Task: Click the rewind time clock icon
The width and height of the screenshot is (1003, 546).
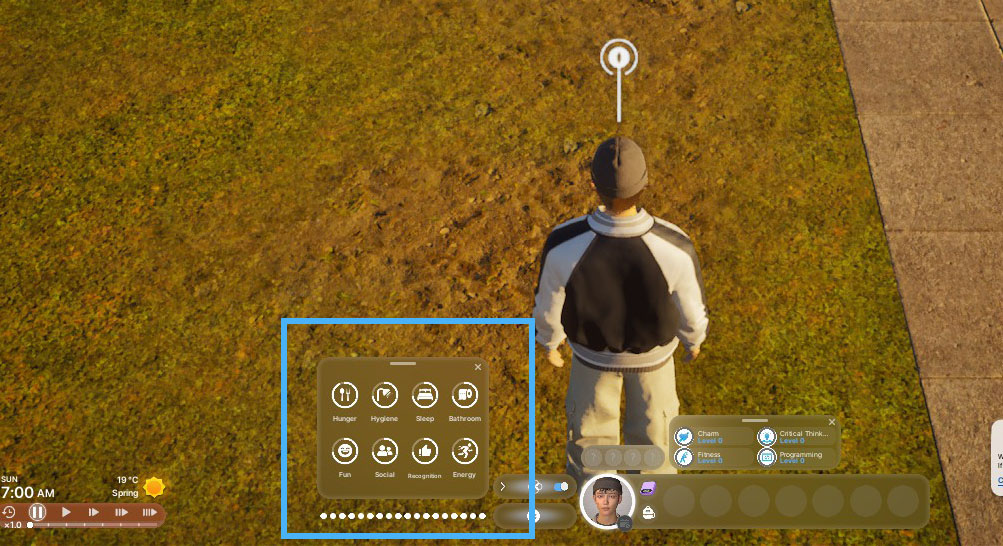Action: pyautogui.click(x=9, y=512)
